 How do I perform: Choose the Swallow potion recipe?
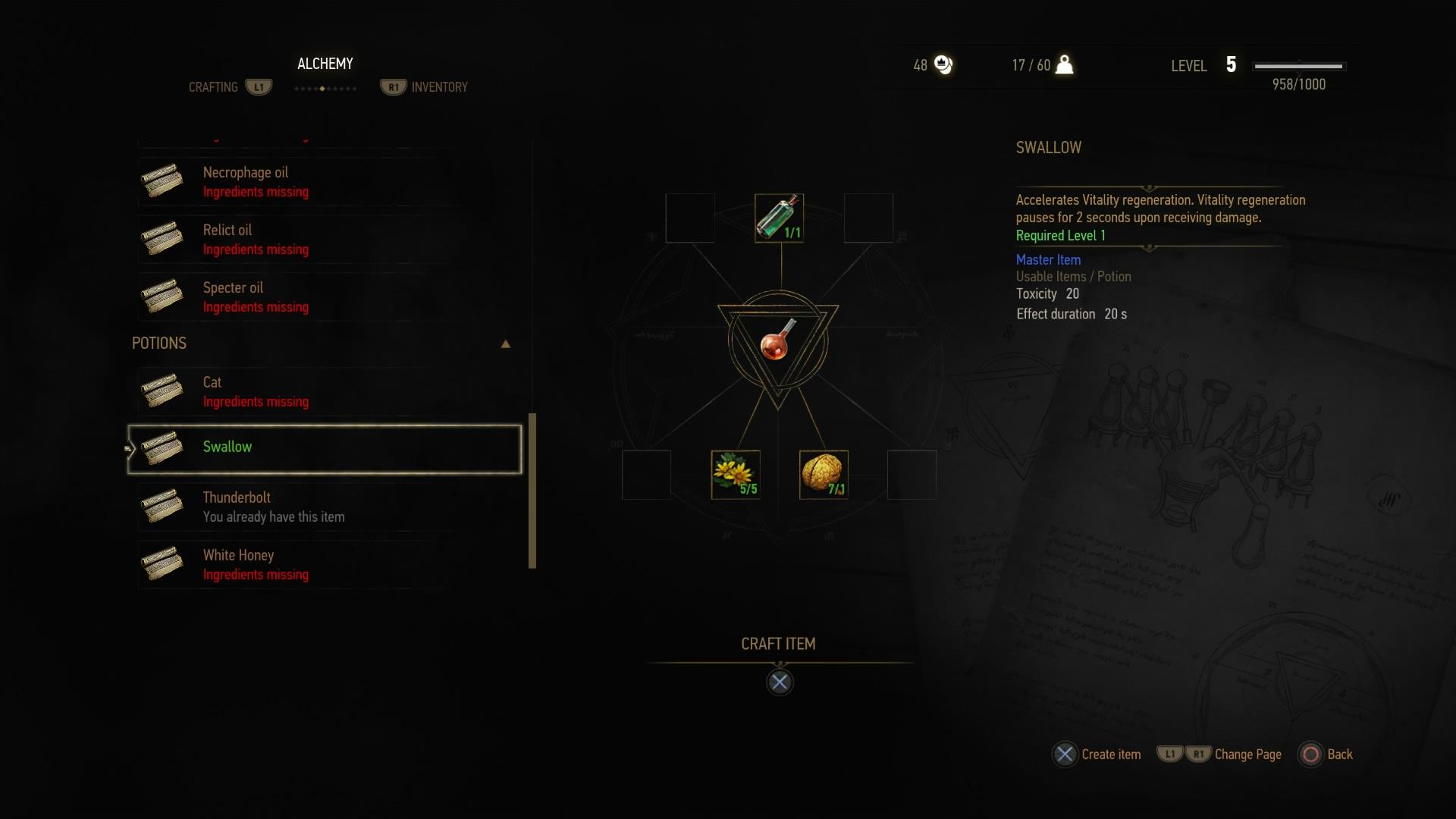click(x=325, y=449)
